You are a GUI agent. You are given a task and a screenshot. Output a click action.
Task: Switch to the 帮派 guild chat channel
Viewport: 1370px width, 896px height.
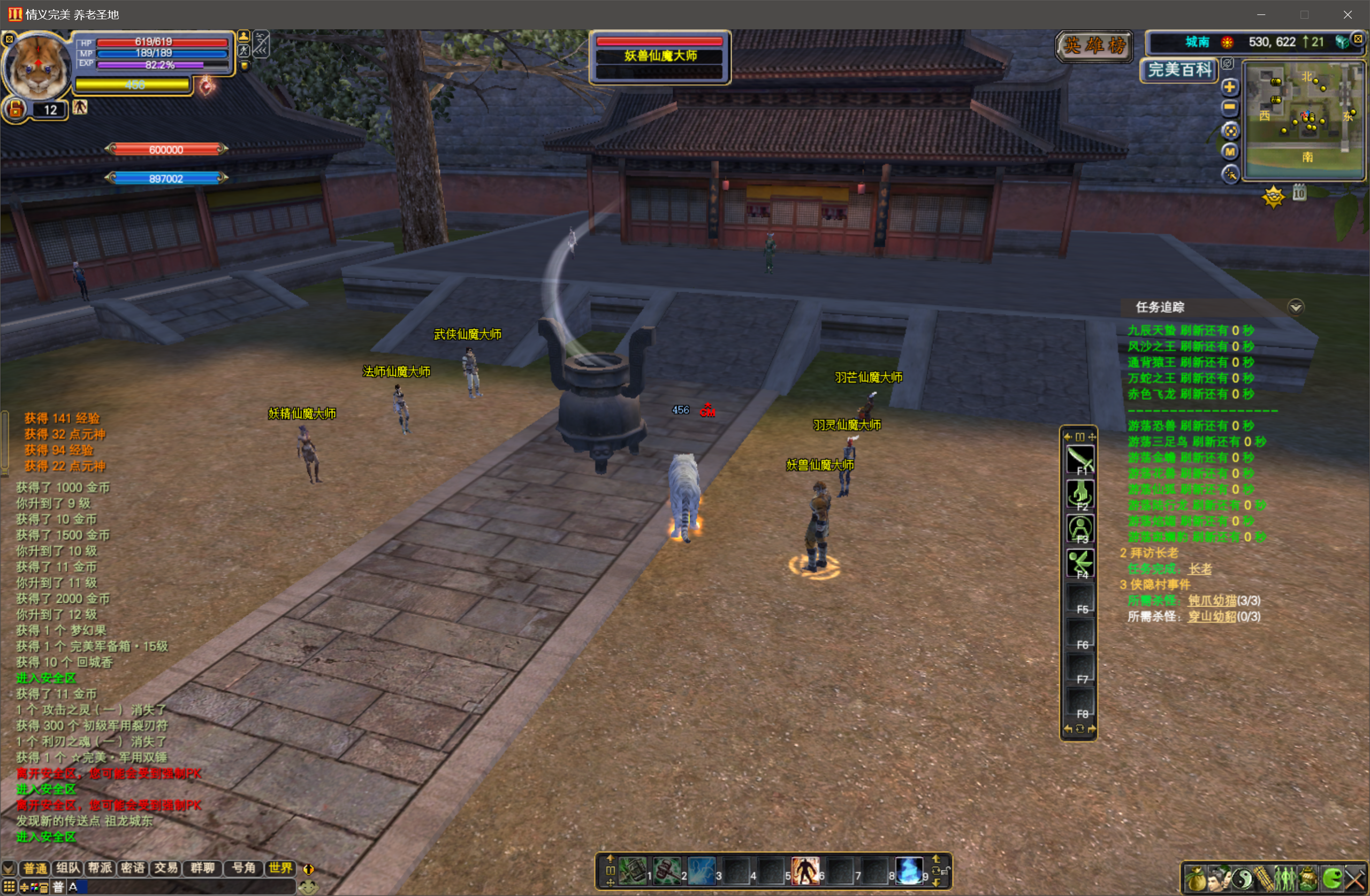tap(100, 868)
